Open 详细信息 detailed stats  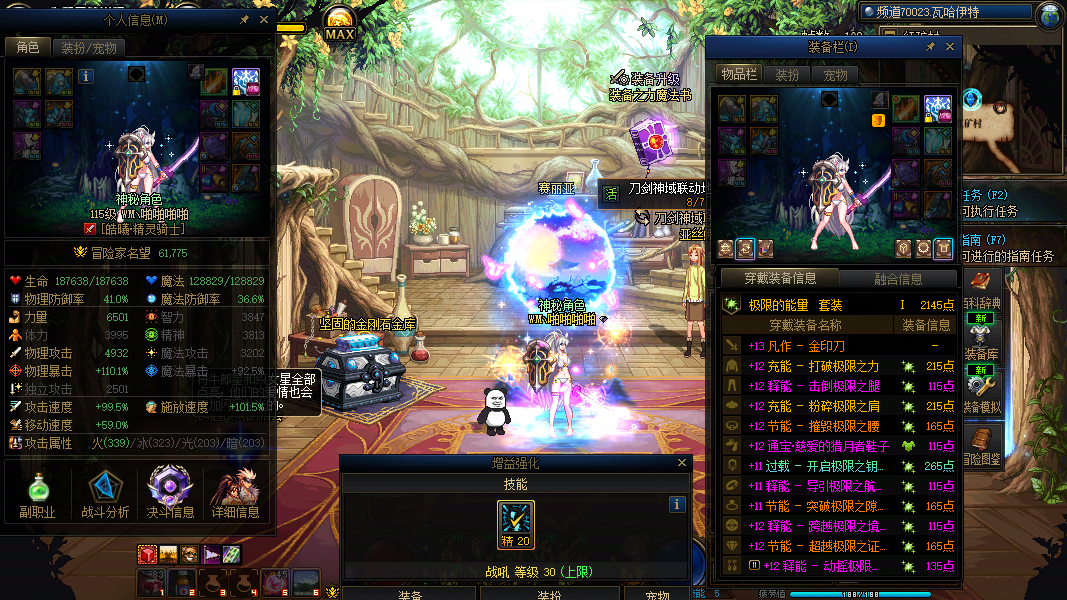(236, 495)
